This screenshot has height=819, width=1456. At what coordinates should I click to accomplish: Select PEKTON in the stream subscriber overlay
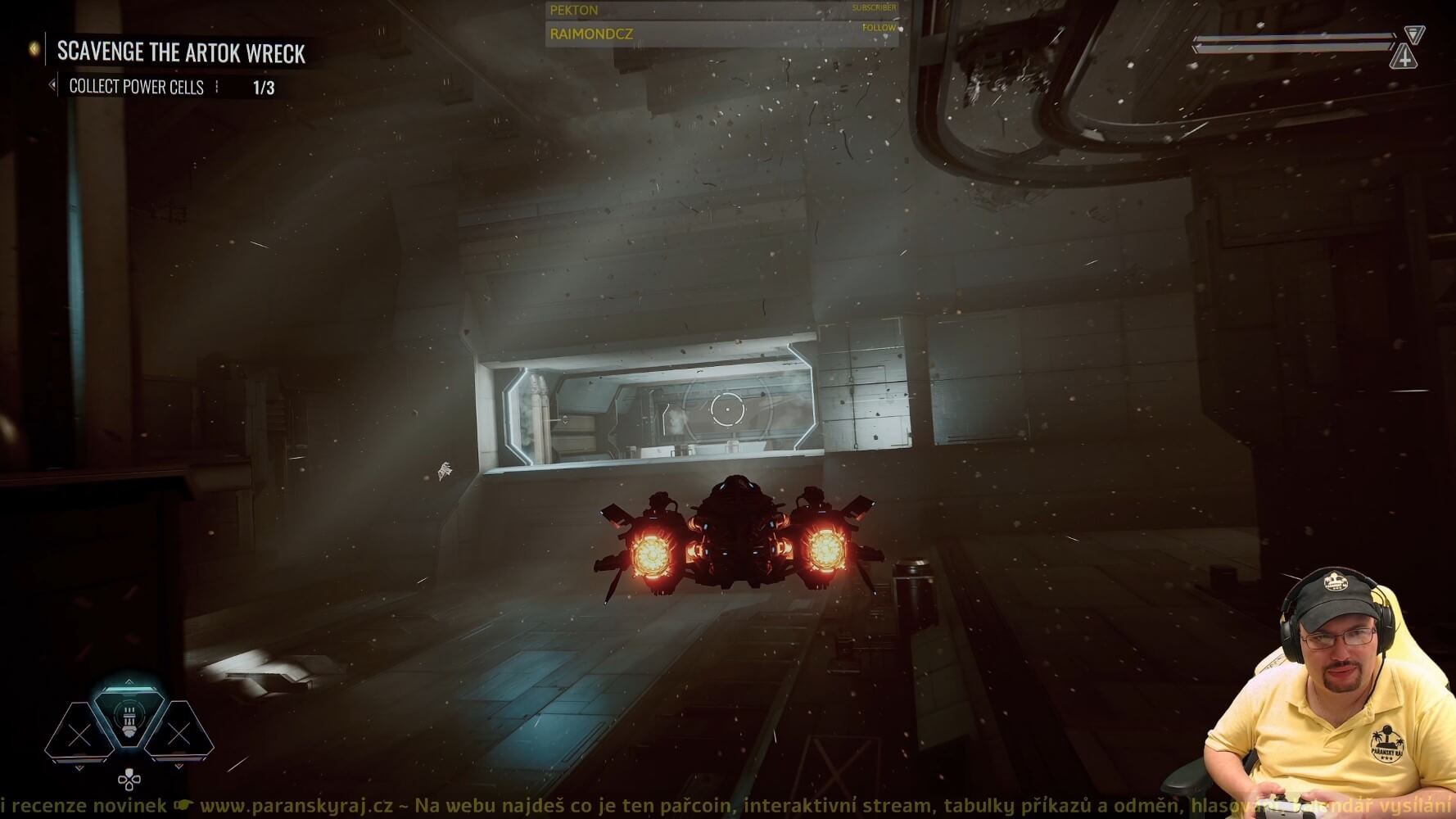pos(574,11)
